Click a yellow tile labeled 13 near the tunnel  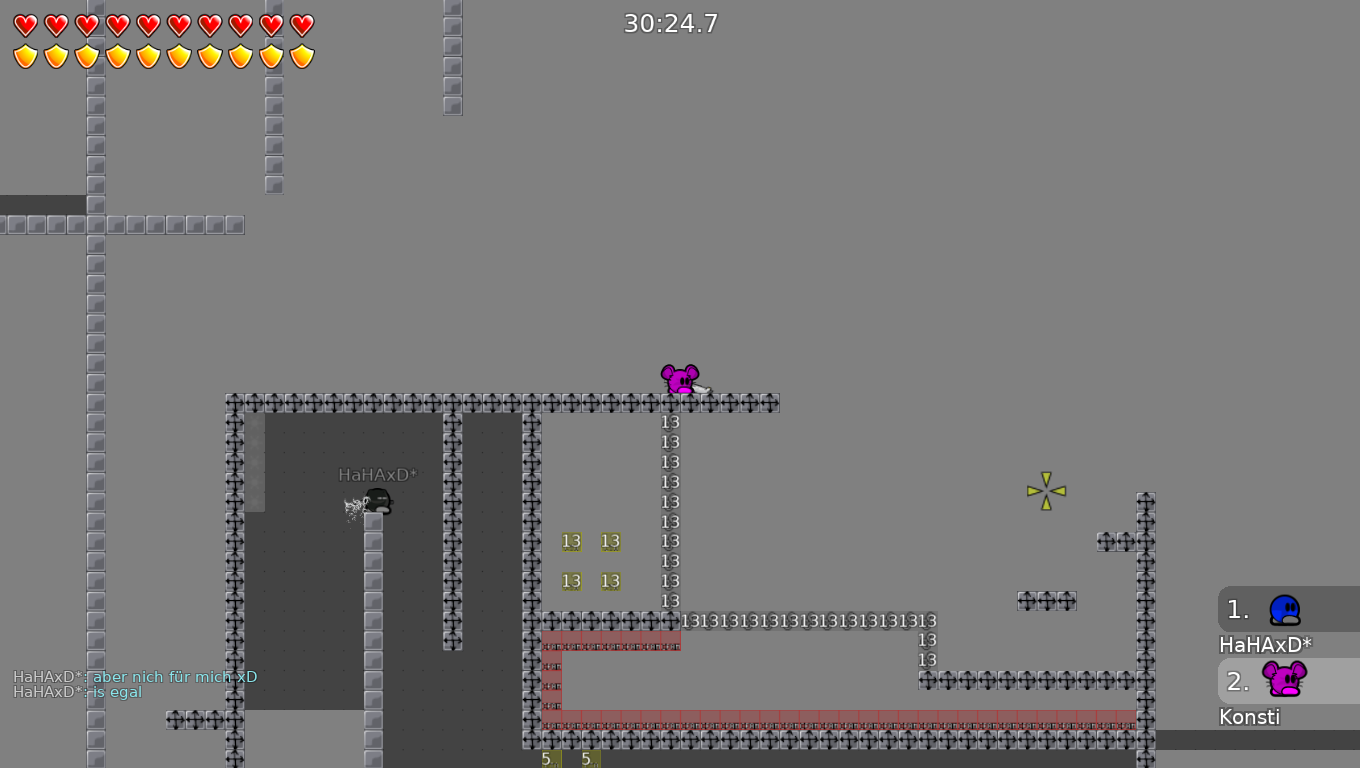[571, 541]
